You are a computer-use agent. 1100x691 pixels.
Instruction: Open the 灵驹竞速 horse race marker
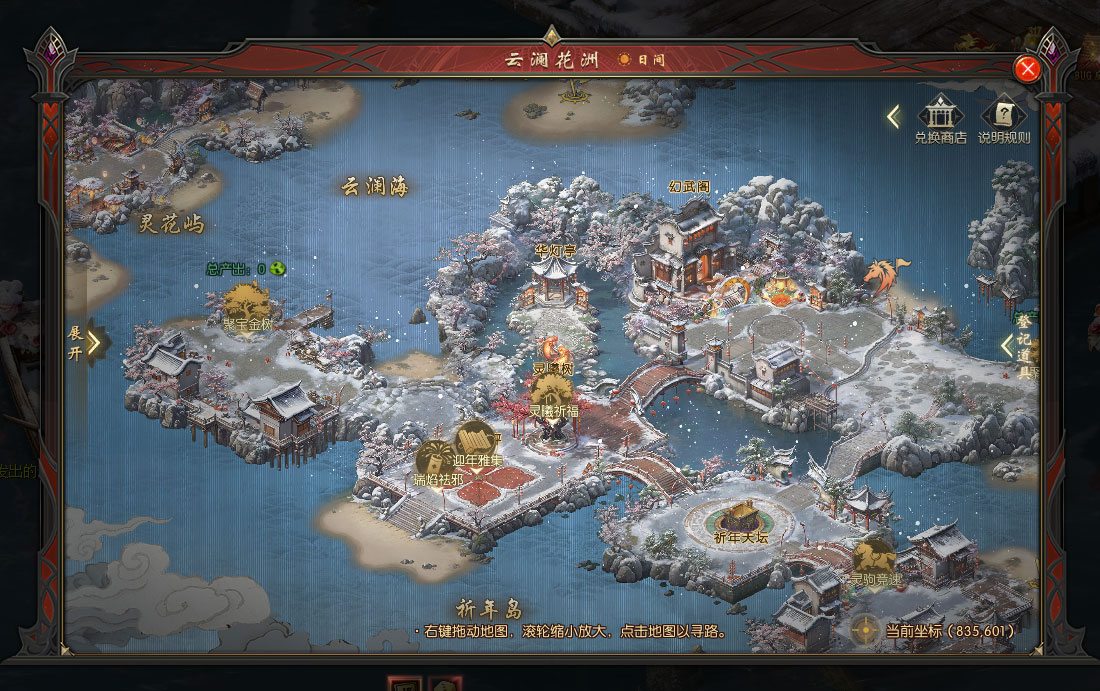pyautogui.click(x=873, y=557)
